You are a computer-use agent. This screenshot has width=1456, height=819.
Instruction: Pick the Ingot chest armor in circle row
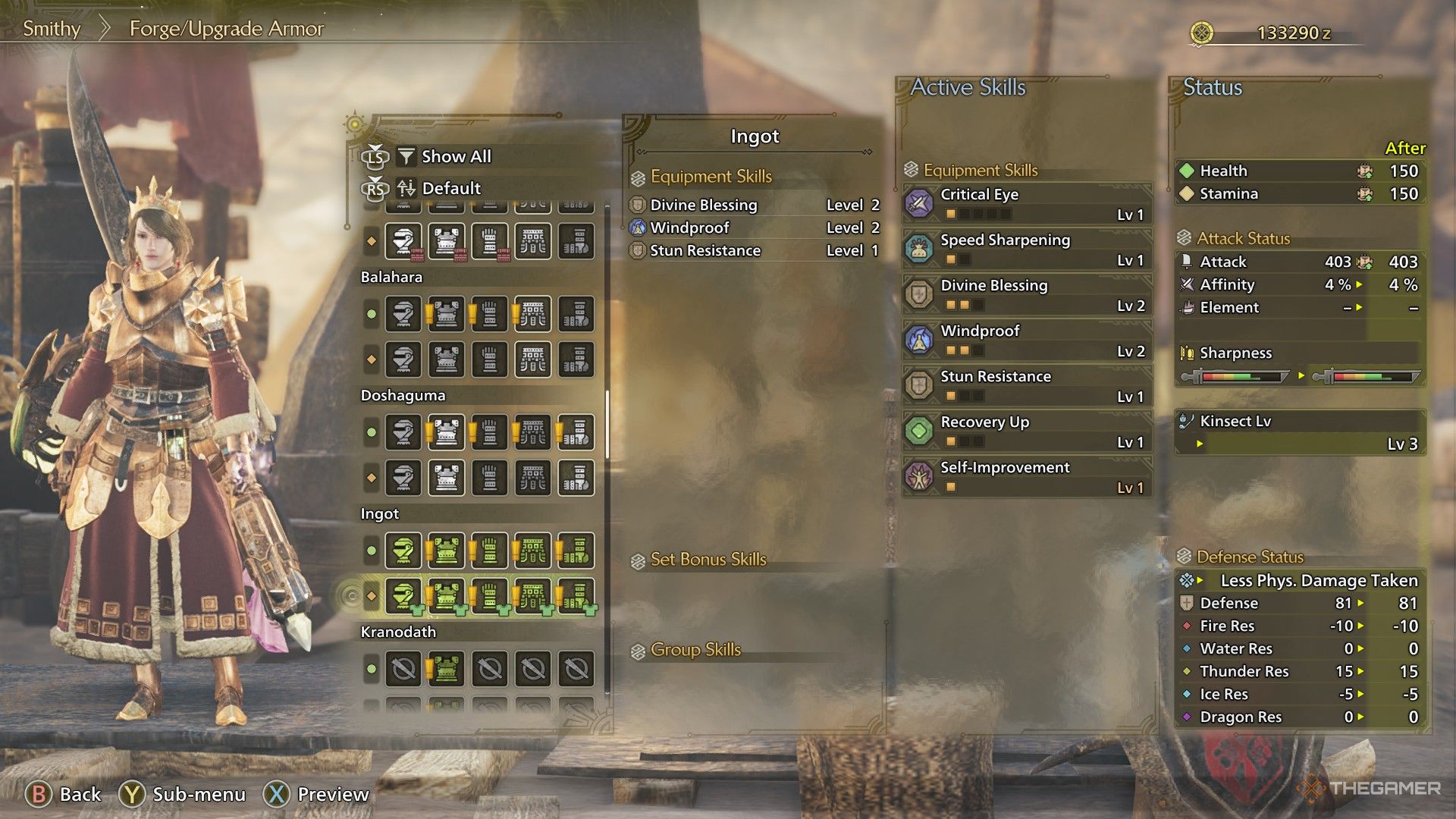pos(446,551)
